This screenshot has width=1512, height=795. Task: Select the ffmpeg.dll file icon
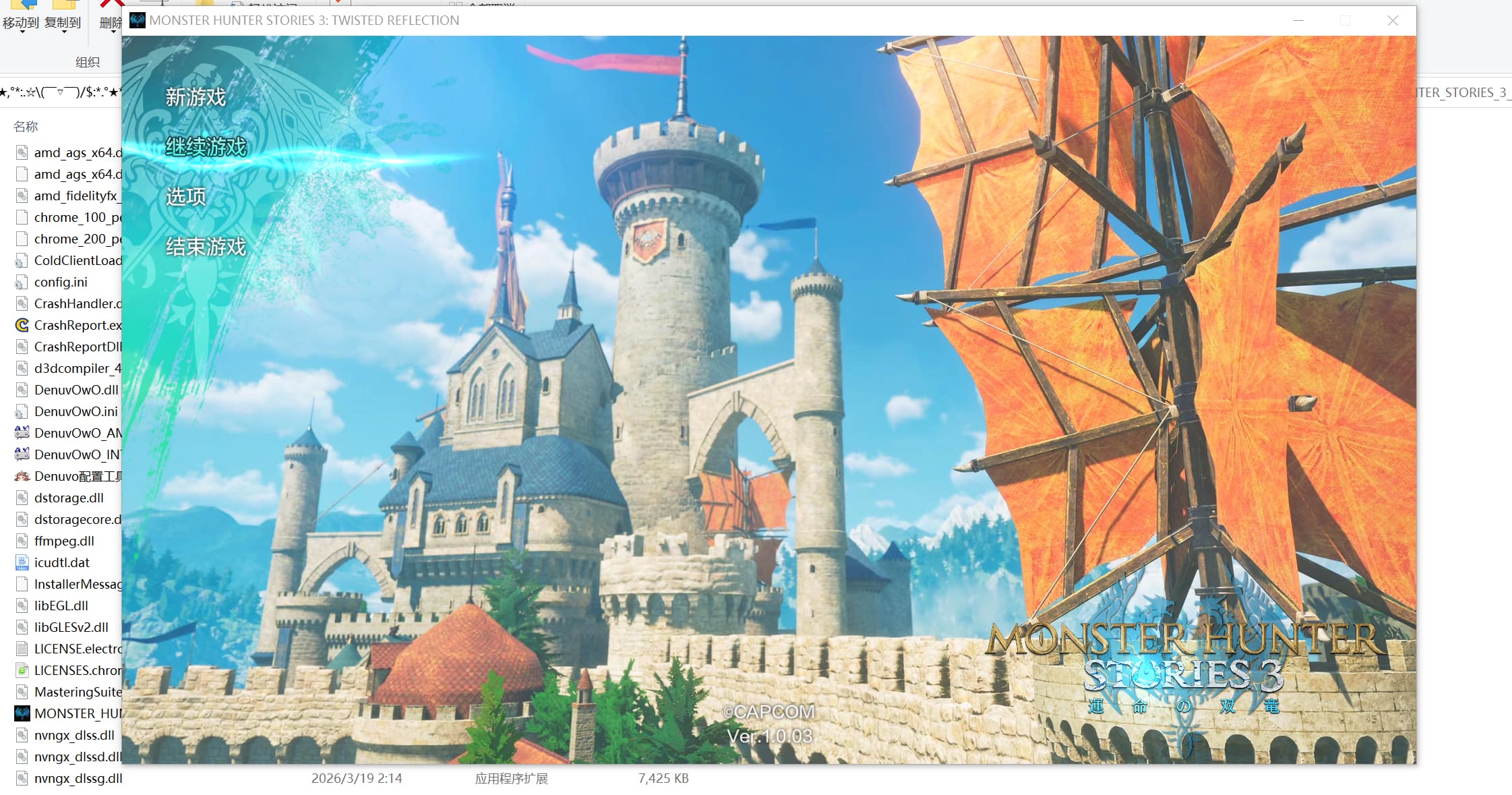coord(21,540)
